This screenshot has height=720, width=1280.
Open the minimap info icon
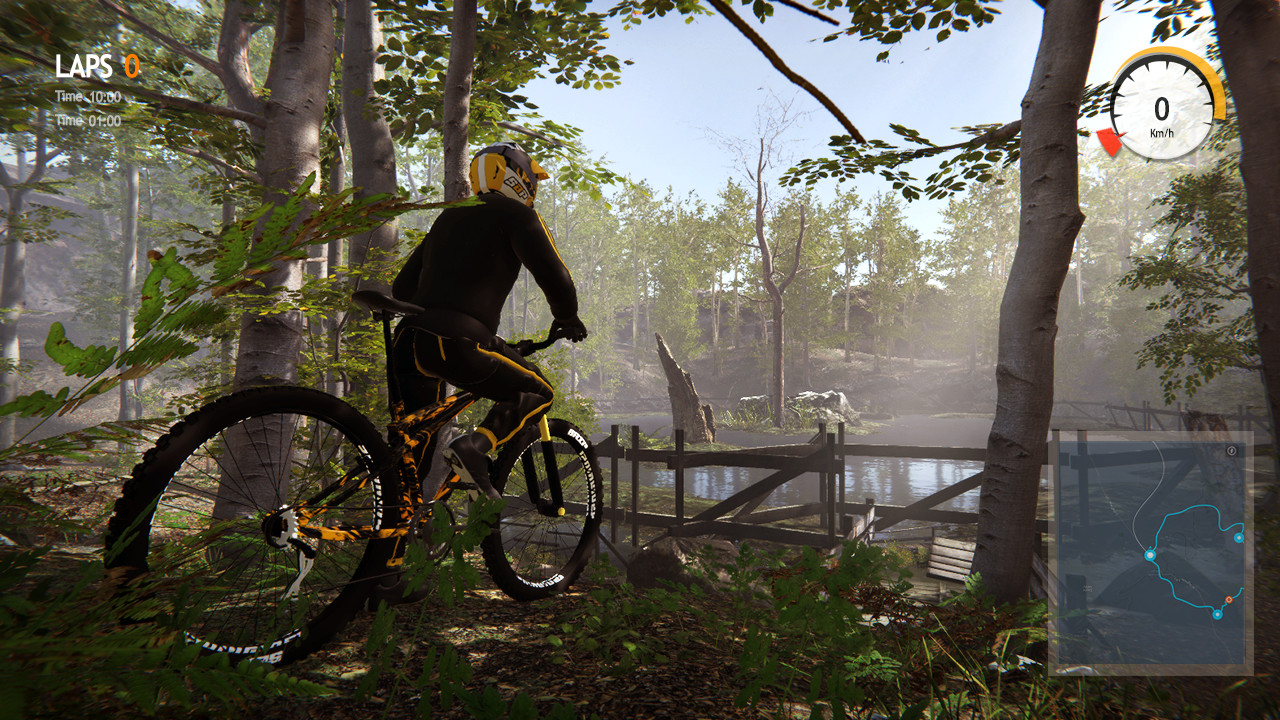(x=1232, y=451)
